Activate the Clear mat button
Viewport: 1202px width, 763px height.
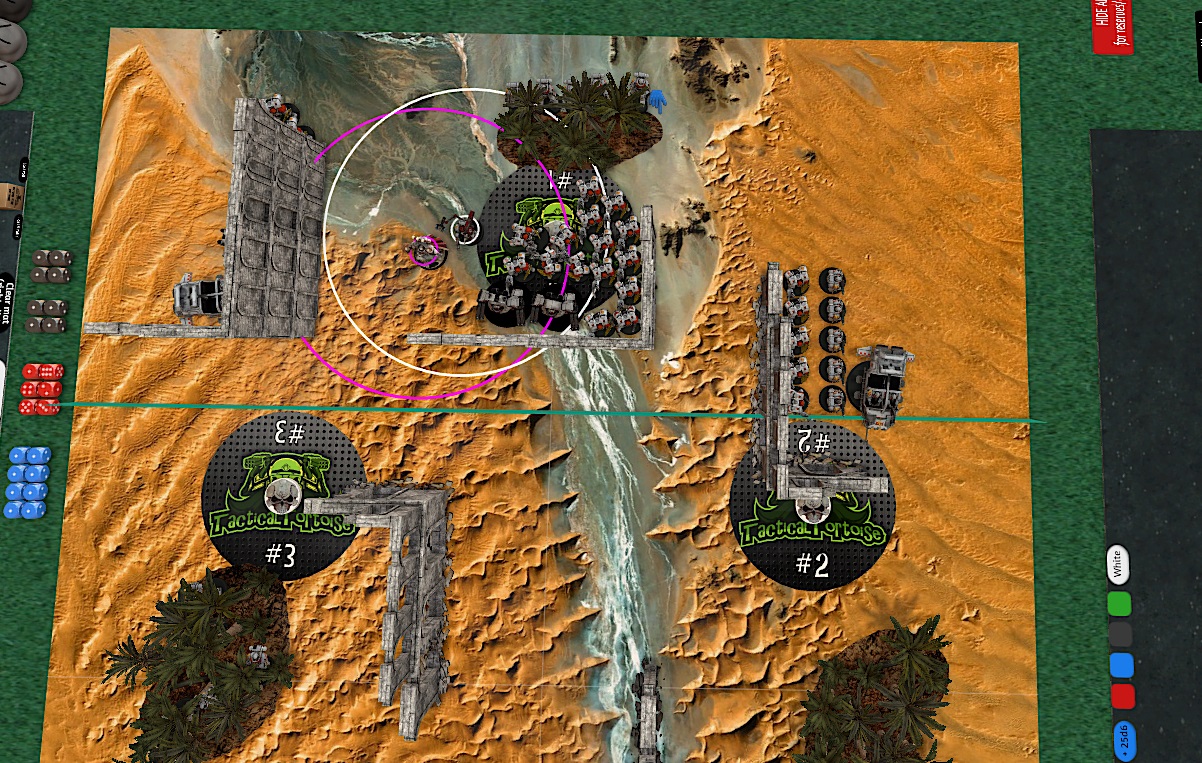coord(8,298)
